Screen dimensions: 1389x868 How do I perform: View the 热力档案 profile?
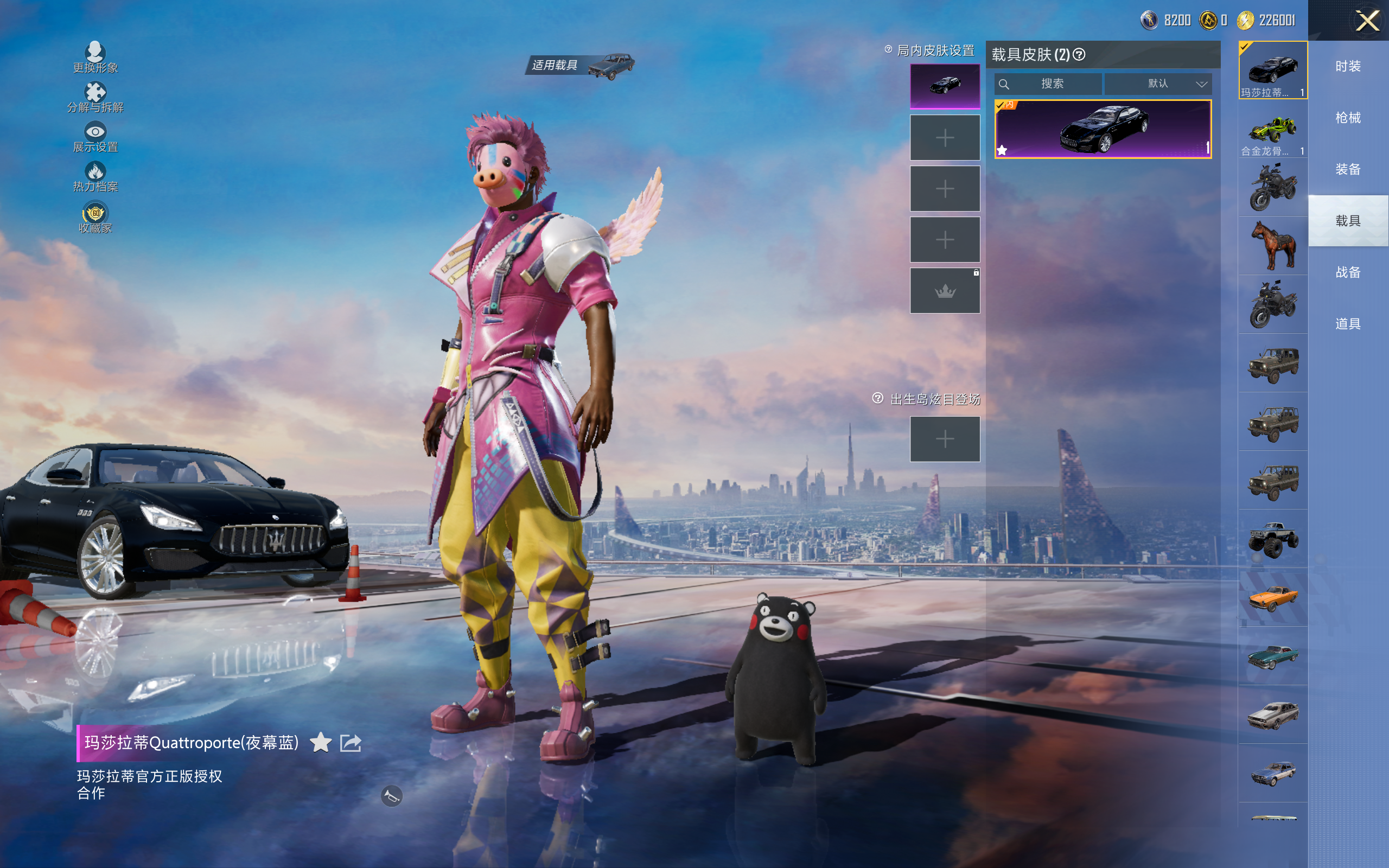[x=95, y=177]
